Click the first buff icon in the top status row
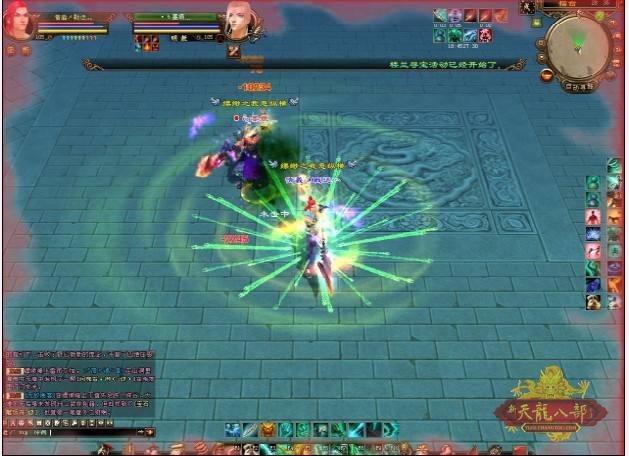629x456 pixels. tap(440, 16)
